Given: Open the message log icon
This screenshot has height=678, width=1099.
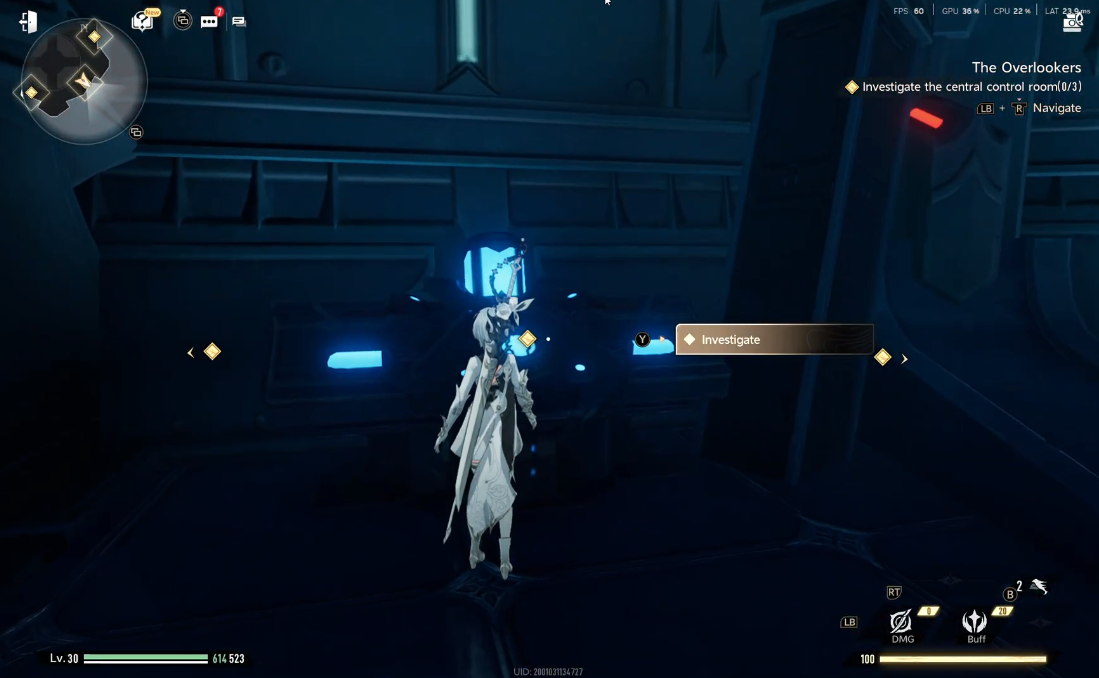Looking at the screenshot, I should (239, 21).
